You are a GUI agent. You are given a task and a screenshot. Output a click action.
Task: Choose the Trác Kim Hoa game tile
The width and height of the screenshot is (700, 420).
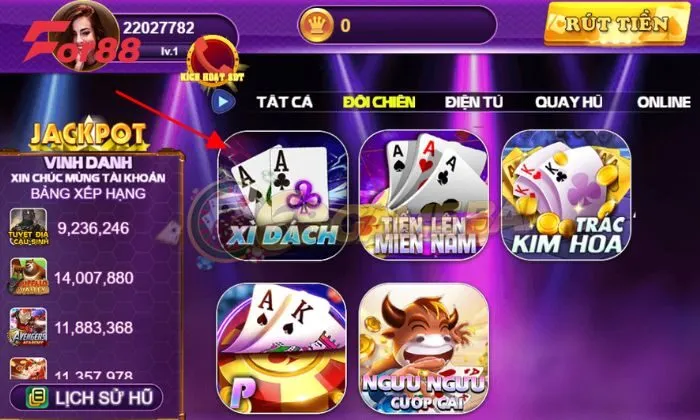565,195
